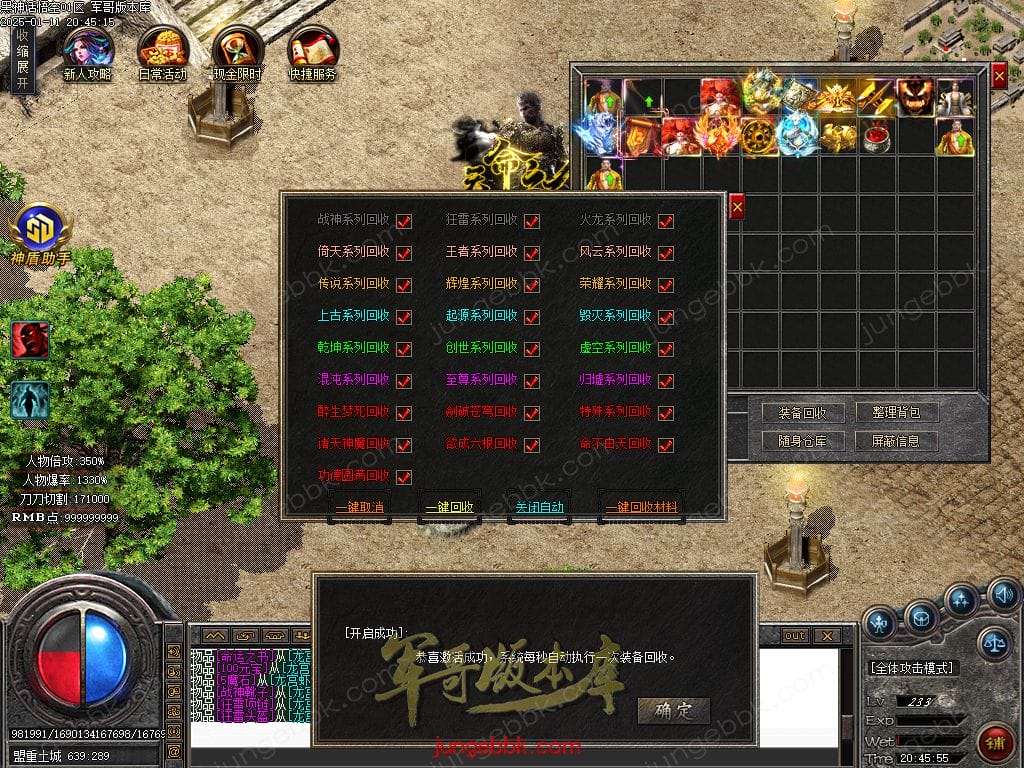Confirm the dialog with the 确定 button
Viewport: 1024px width, 768px height.
[673, 711]
